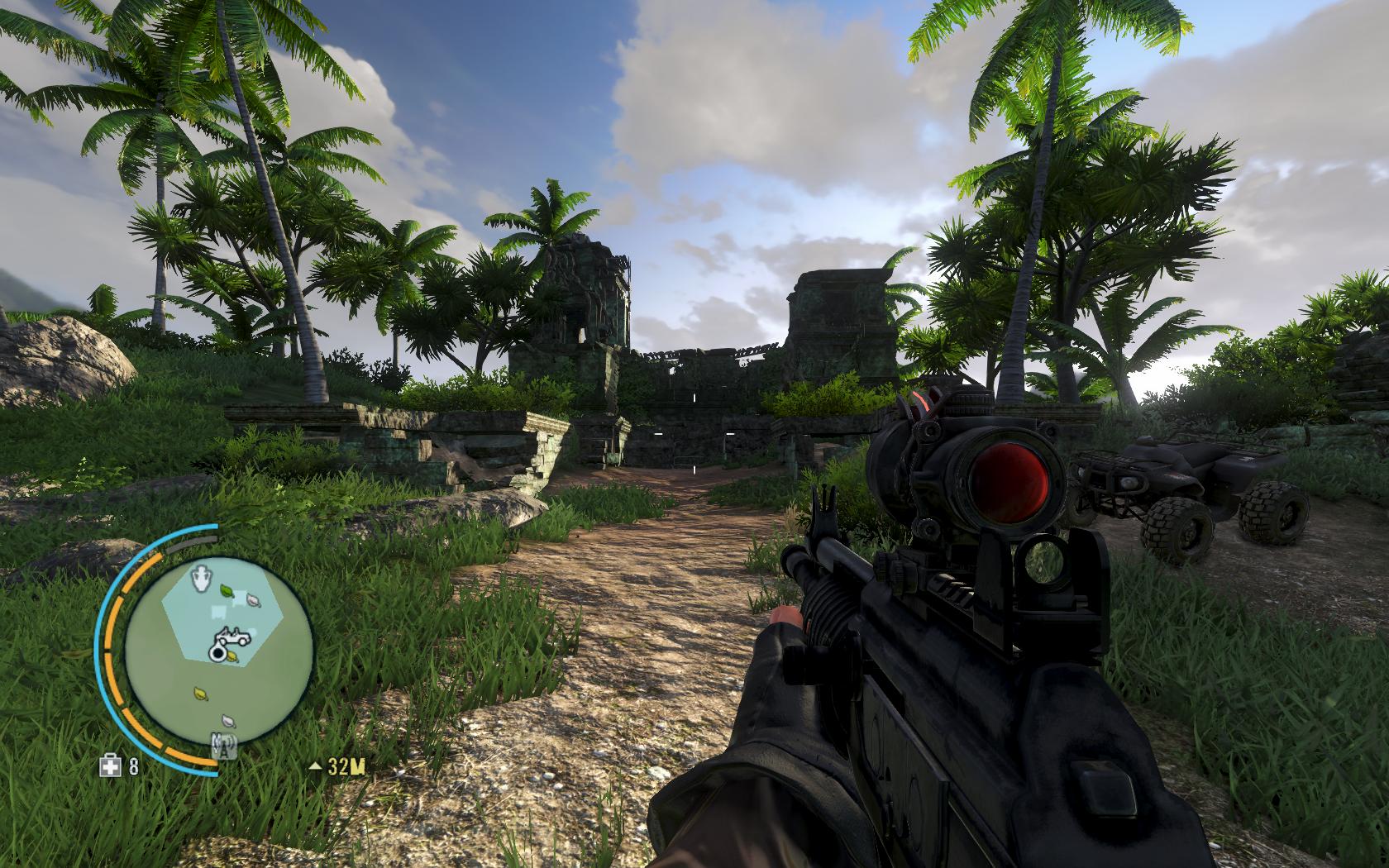
Task: Click the player position marker on minimap
Action: (x=217, y=654)
